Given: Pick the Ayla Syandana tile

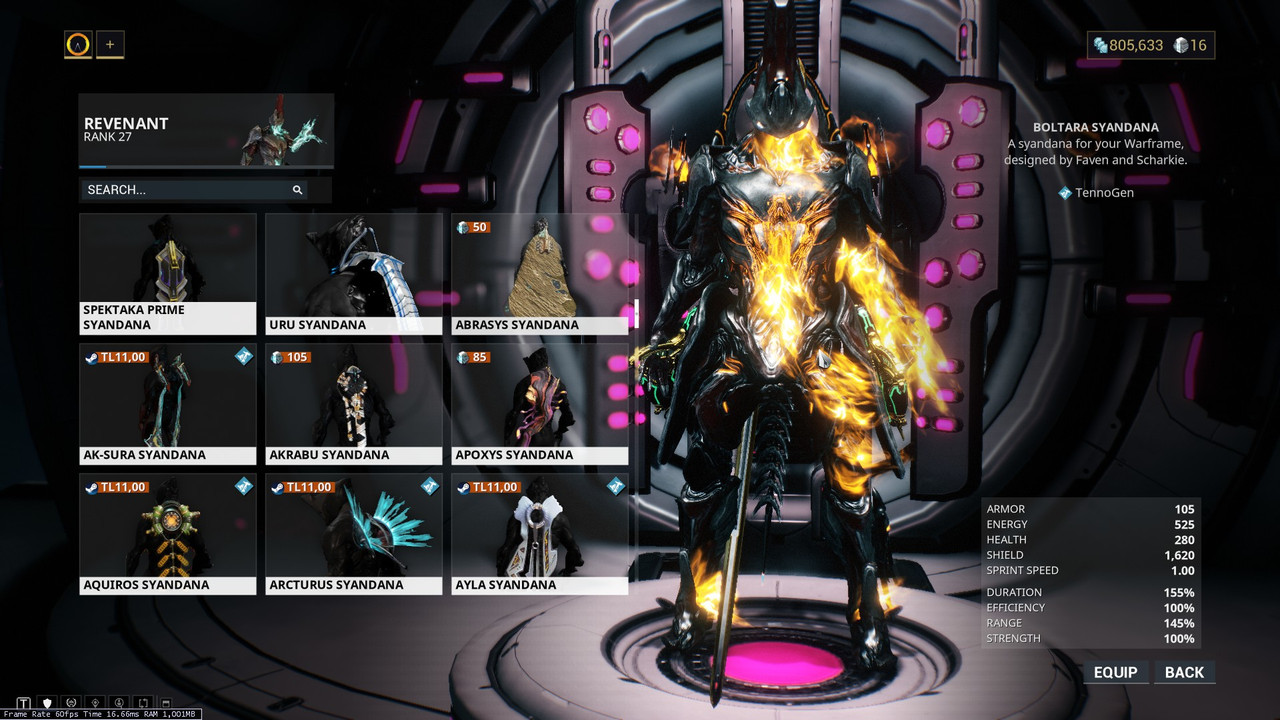Looking at the screenshot, I should (540, 533).
